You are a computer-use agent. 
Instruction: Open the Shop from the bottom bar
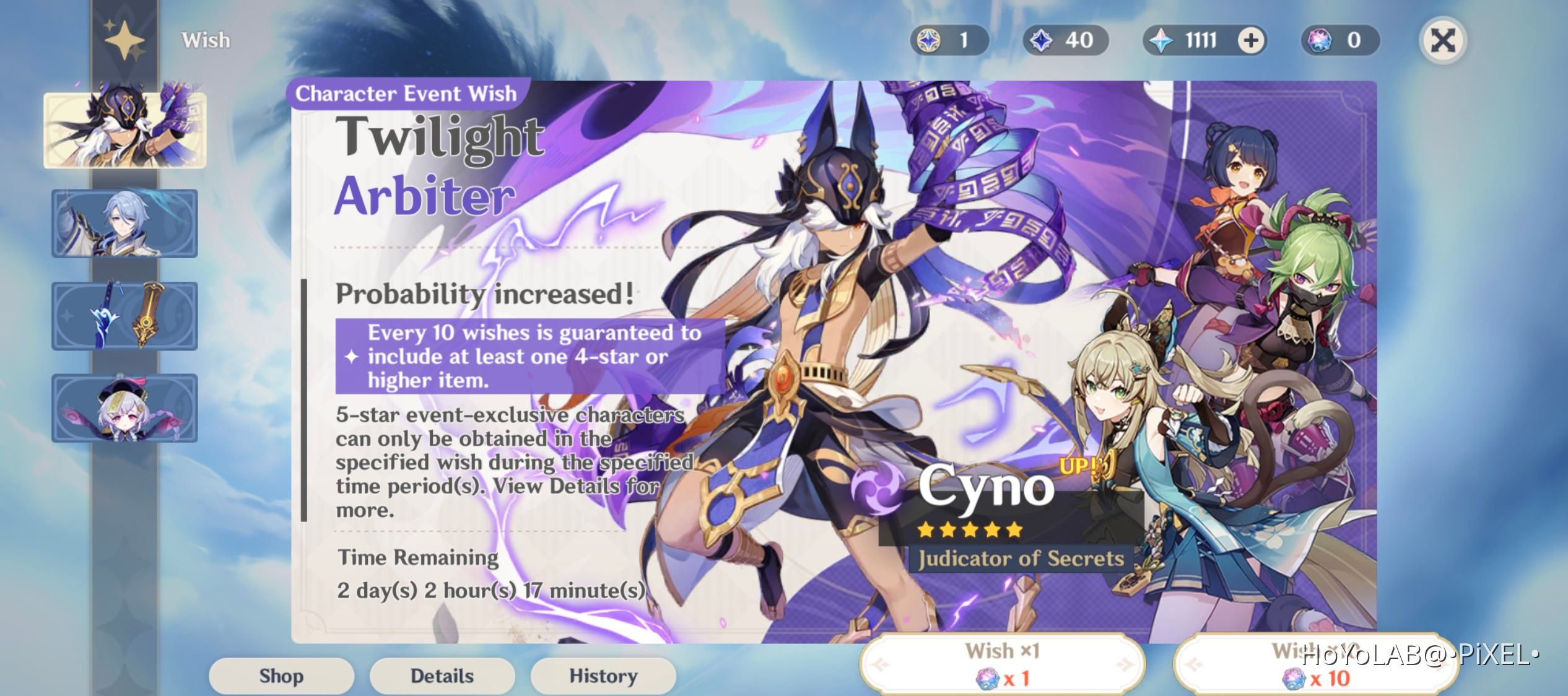(x=282, y=676)
